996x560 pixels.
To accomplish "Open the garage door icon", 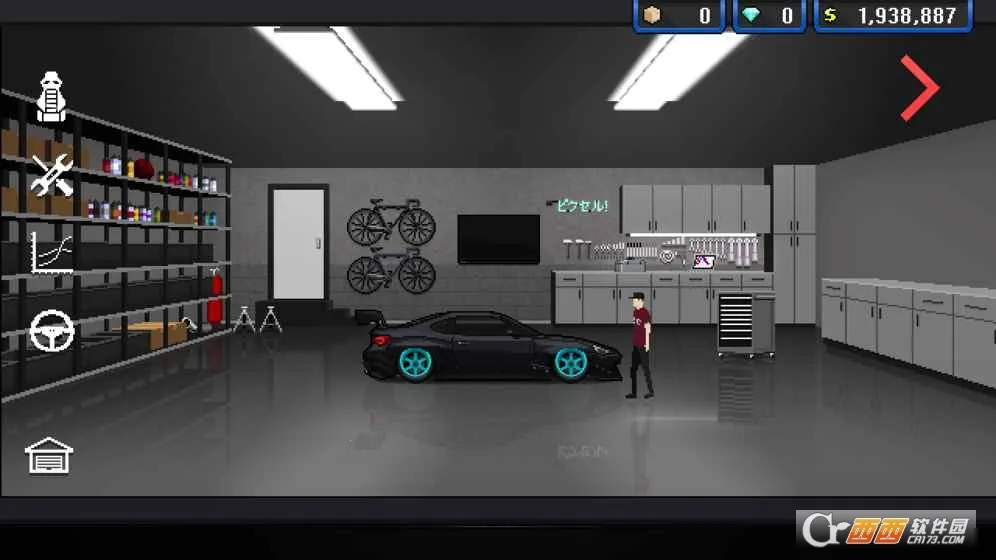I will 49,456.
